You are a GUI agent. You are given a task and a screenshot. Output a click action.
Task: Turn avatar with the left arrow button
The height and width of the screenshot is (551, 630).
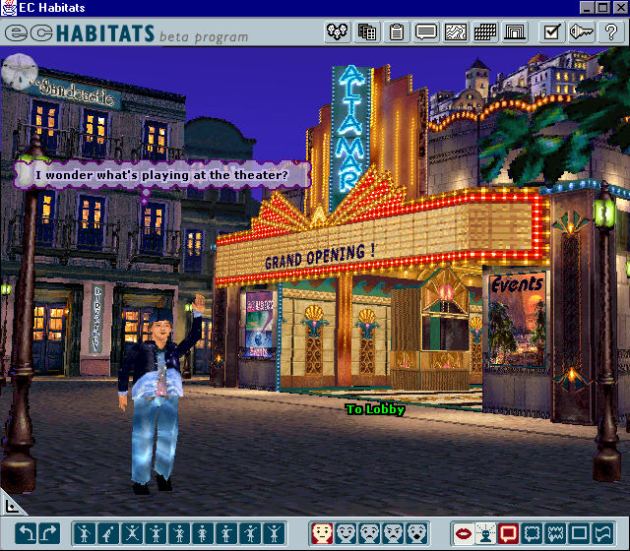[26, 533]
